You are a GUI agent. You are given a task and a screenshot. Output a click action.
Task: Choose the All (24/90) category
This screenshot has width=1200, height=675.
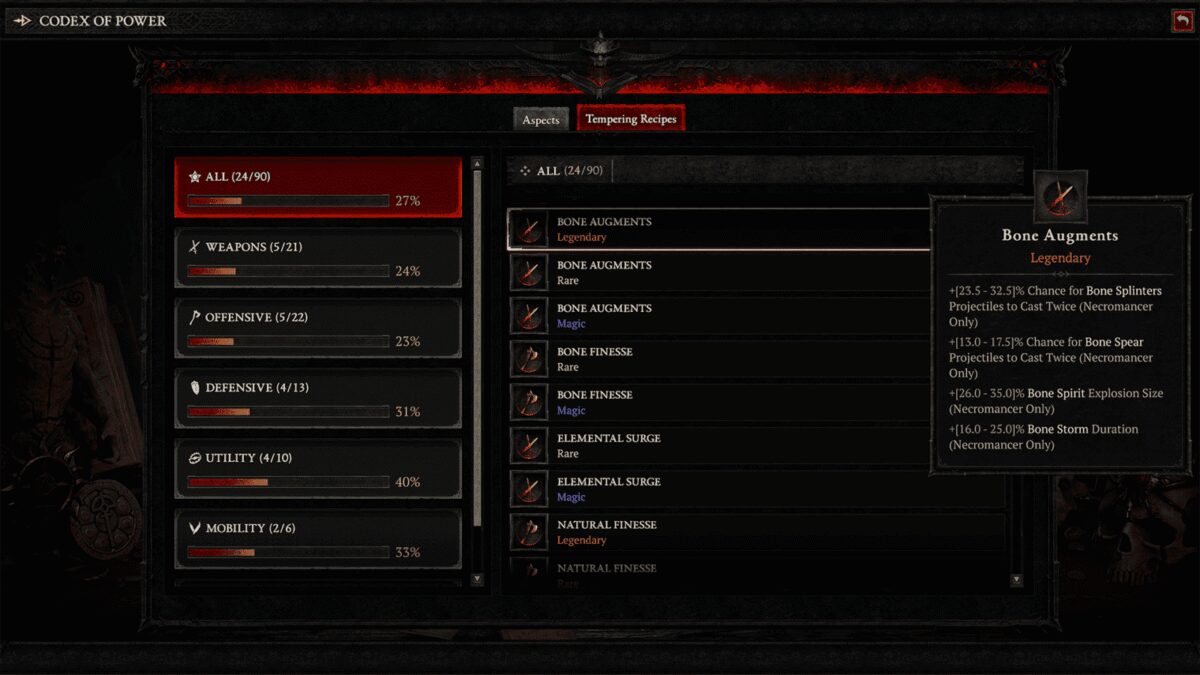(x=318, y=187)
